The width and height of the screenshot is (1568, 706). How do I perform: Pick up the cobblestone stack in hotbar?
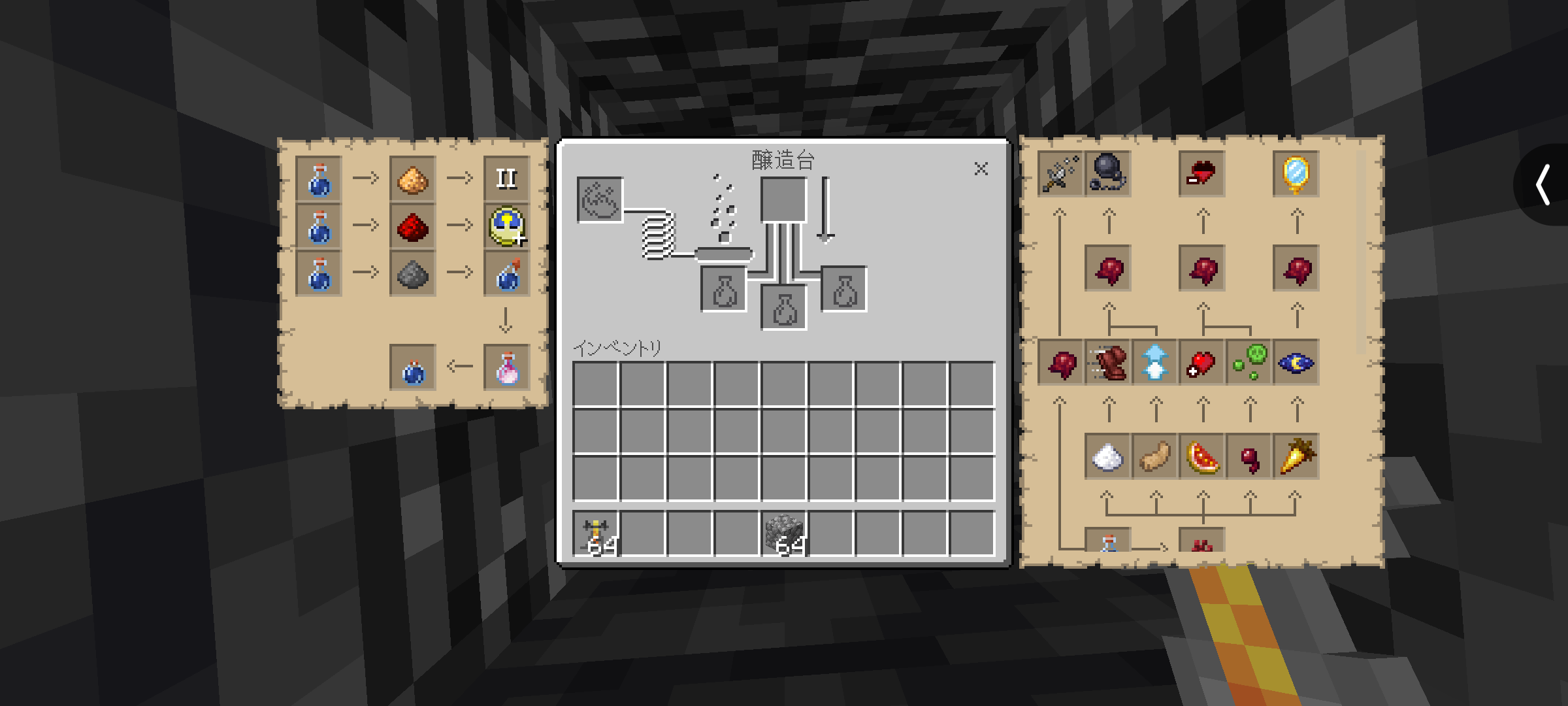point(784,534)
